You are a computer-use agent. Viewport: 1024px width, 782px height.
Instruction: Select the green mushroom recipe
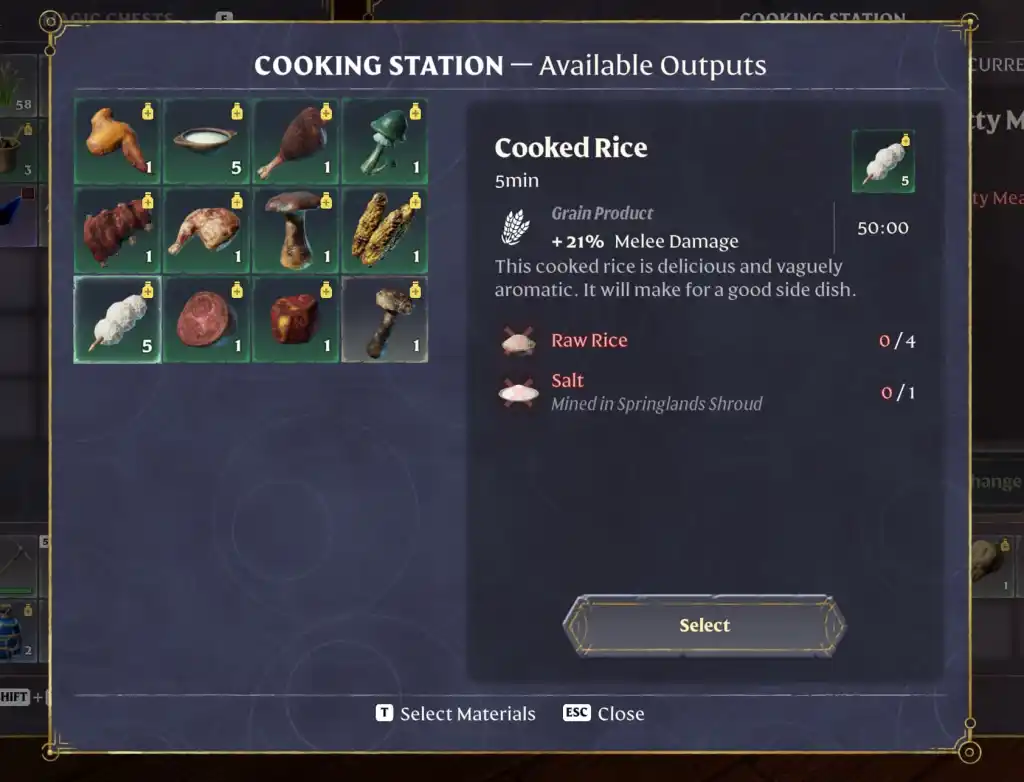(385, 141)
